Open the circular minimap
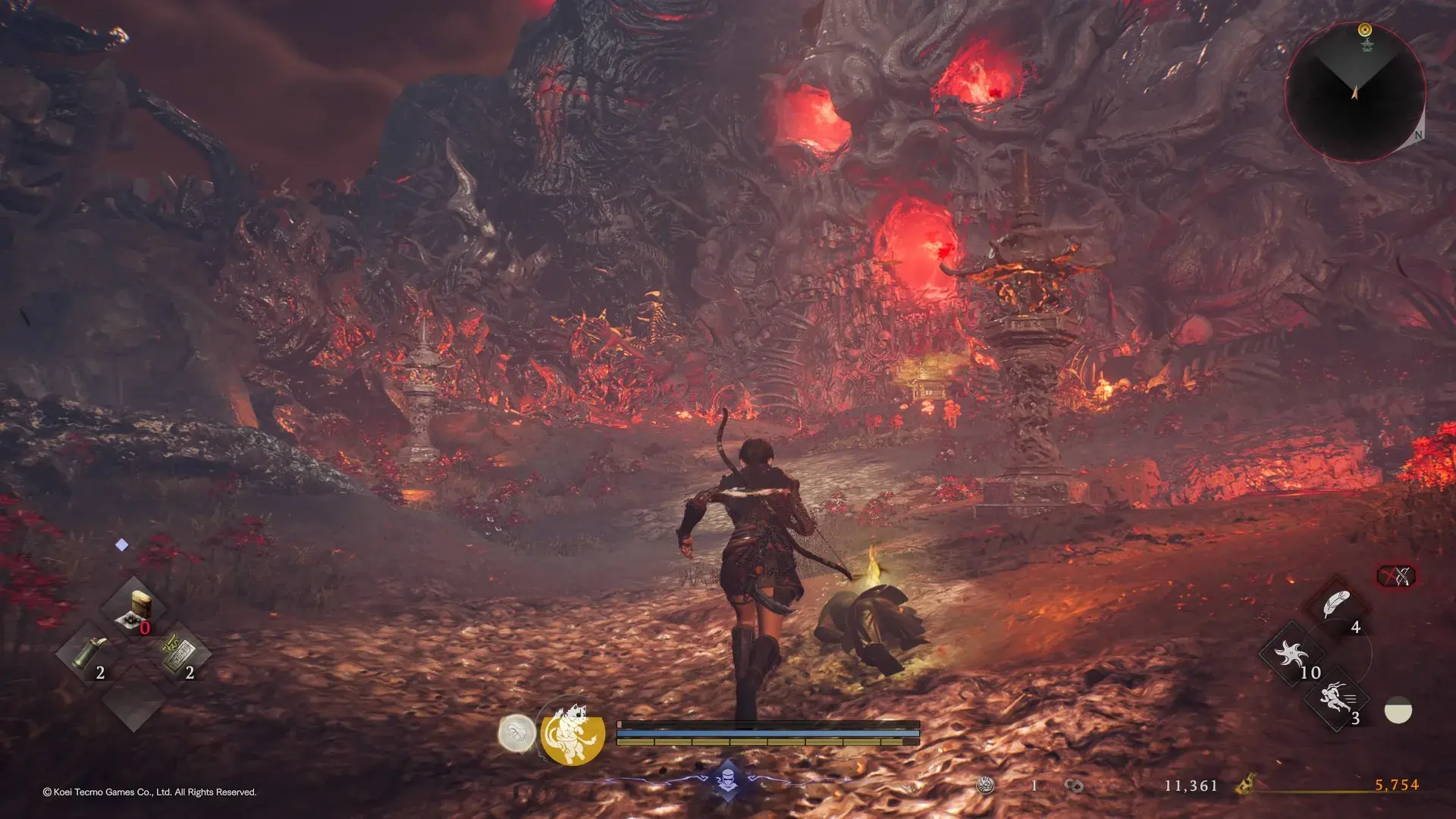Viewport: 1456px width, 819px height. tap(1354, 93)
